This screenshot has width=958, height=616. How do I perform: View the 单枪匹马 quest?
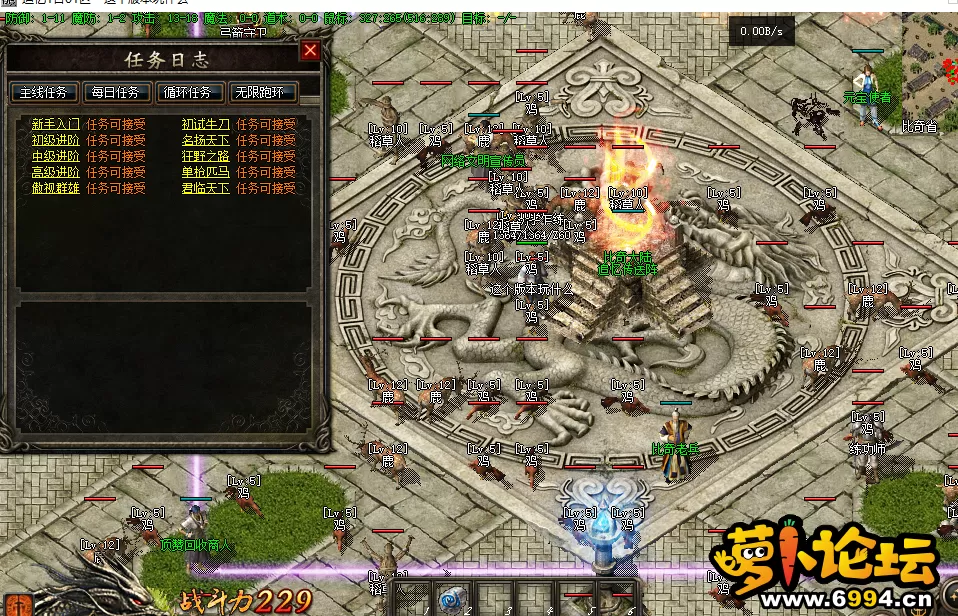click(205, 173)
